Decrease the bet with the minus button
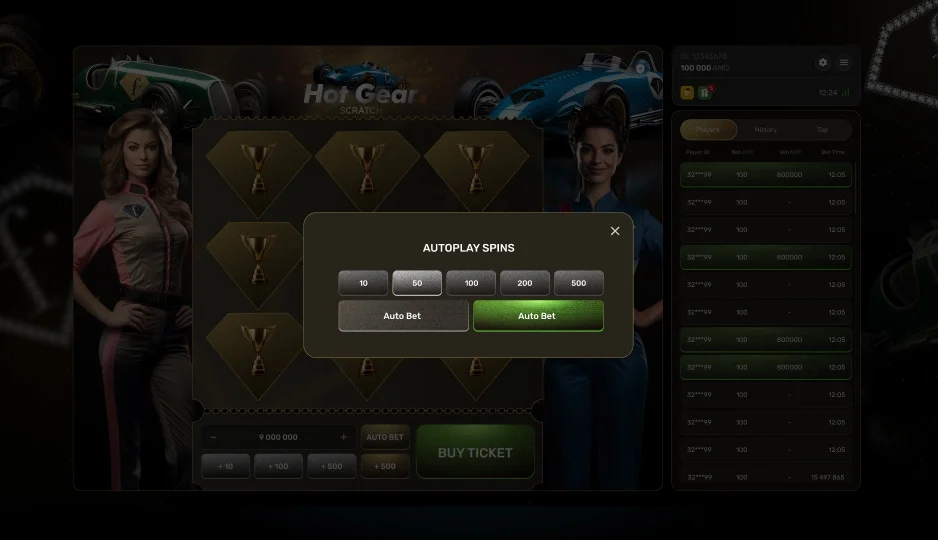 pos(213,437)
